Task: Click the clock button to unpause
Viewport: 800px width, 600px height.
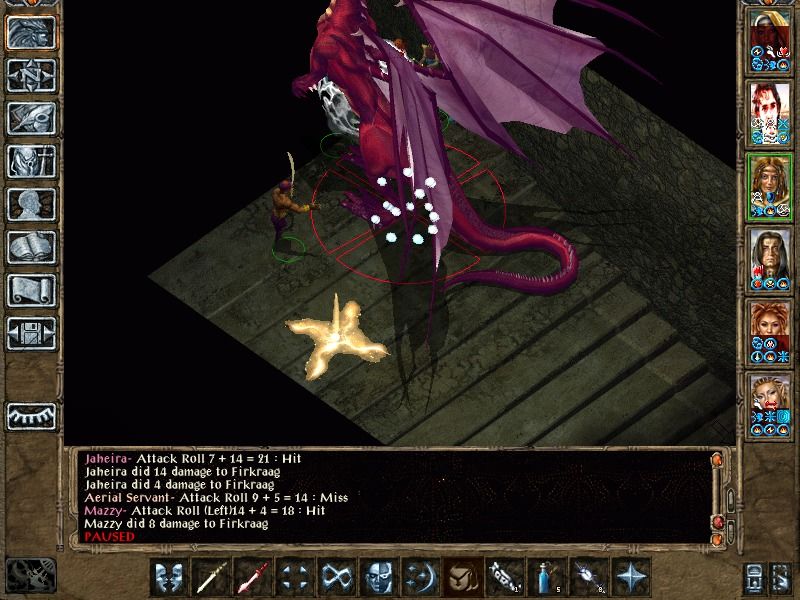Action: [x=30, y=576]
